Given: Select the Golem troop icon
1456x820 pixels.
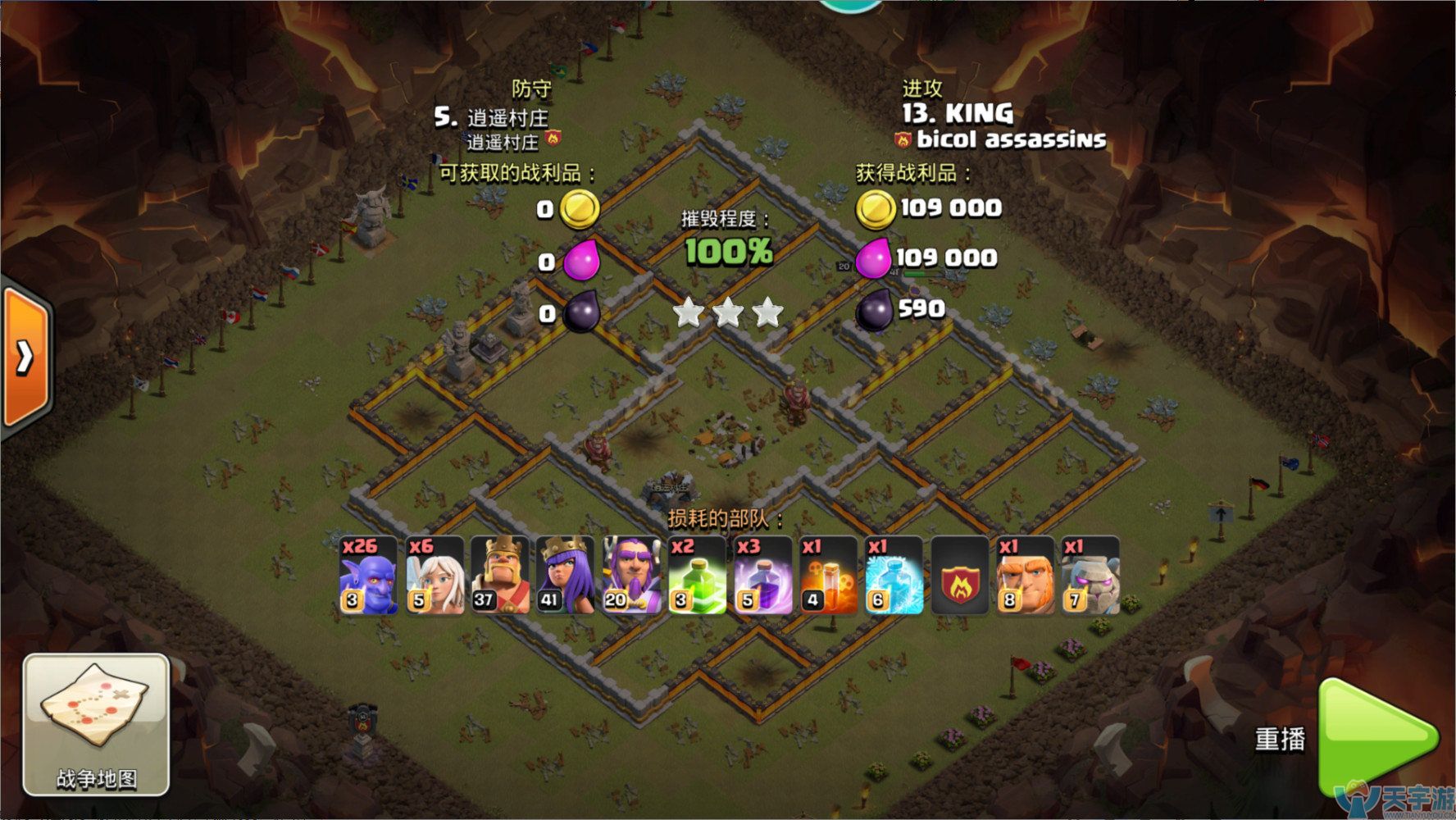Looking at the screenshot, I should point(1090,576).
